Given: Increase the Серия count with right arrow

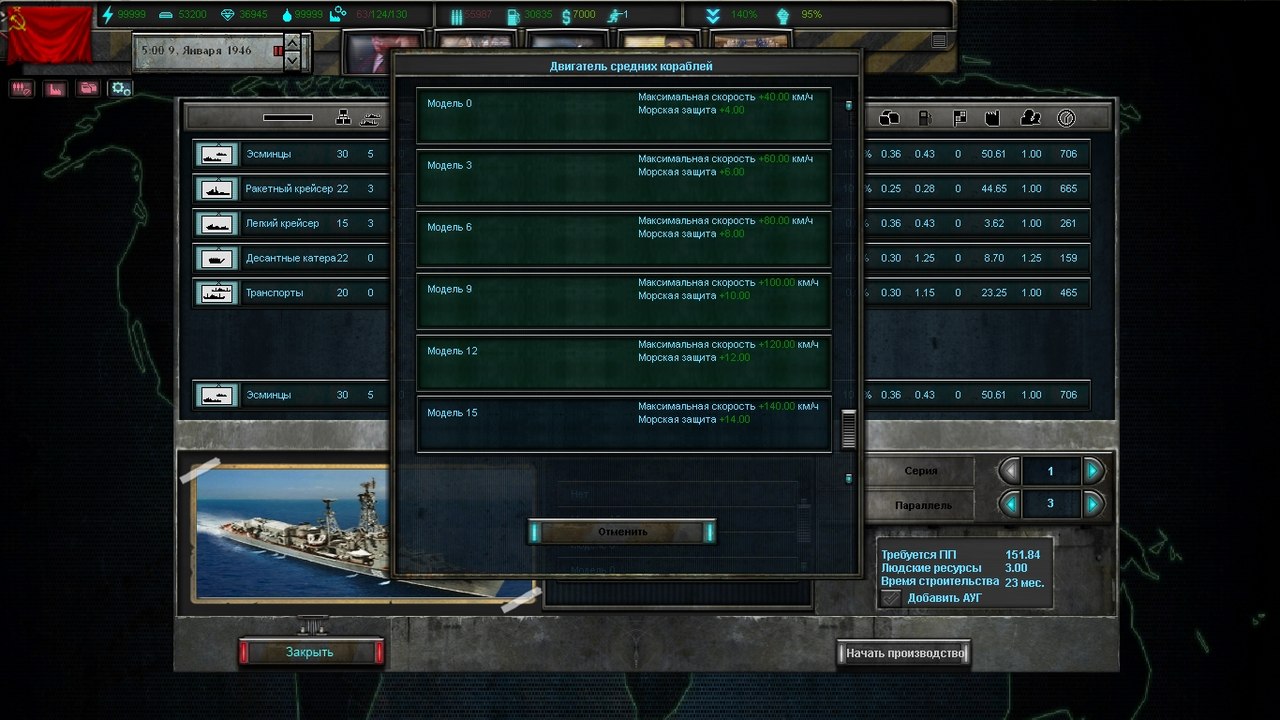Looking at the screenshot, I should [x=1093, y=471].
